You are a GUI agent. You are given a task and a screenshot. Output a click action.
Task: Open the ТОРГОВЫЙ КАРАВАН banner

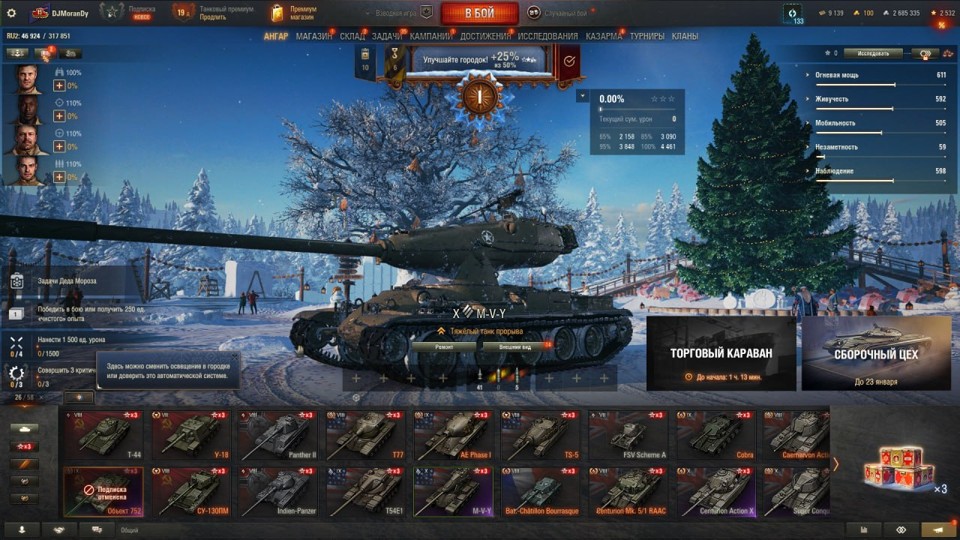pyautogui.click(x=720, y=353)
